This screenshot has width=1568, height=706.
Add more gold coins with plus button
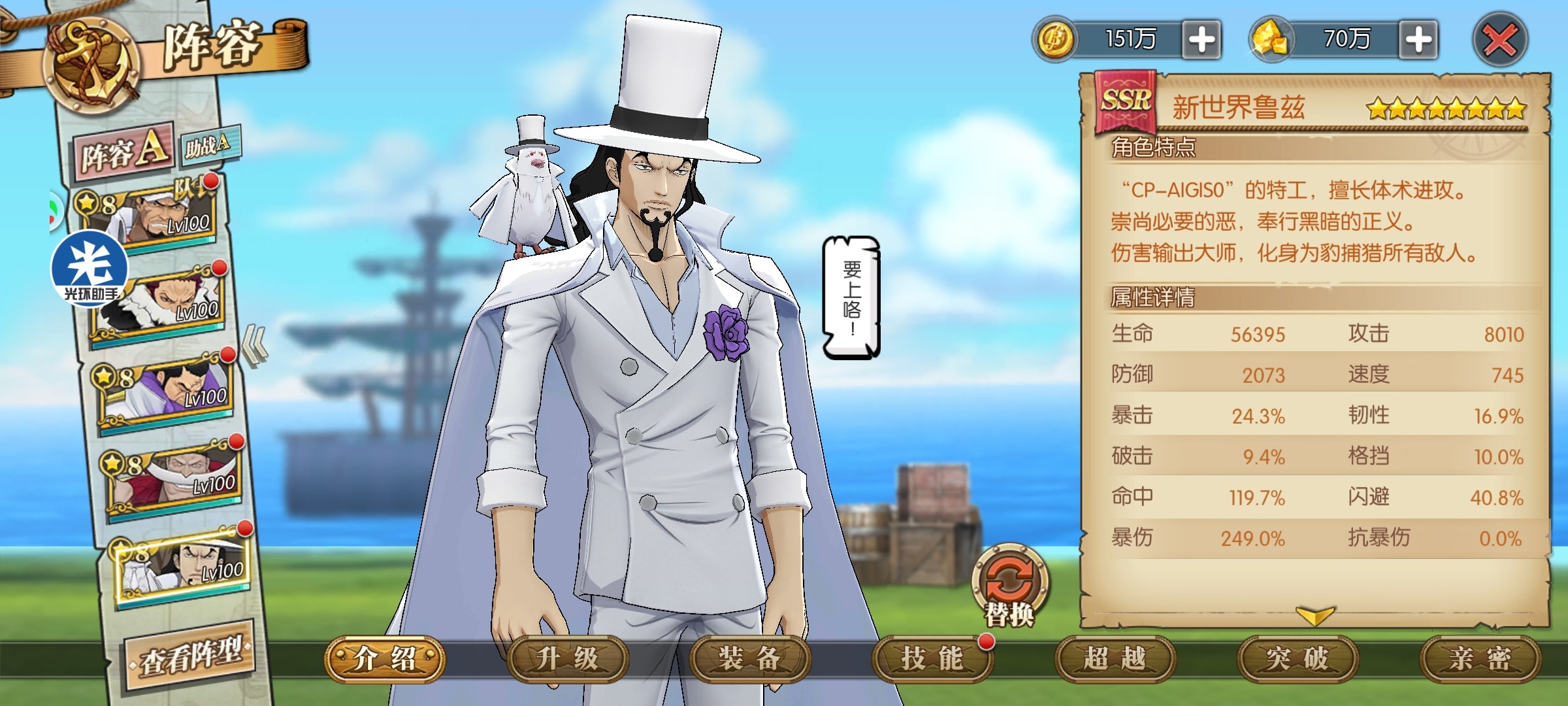(x=1201, y=41)
